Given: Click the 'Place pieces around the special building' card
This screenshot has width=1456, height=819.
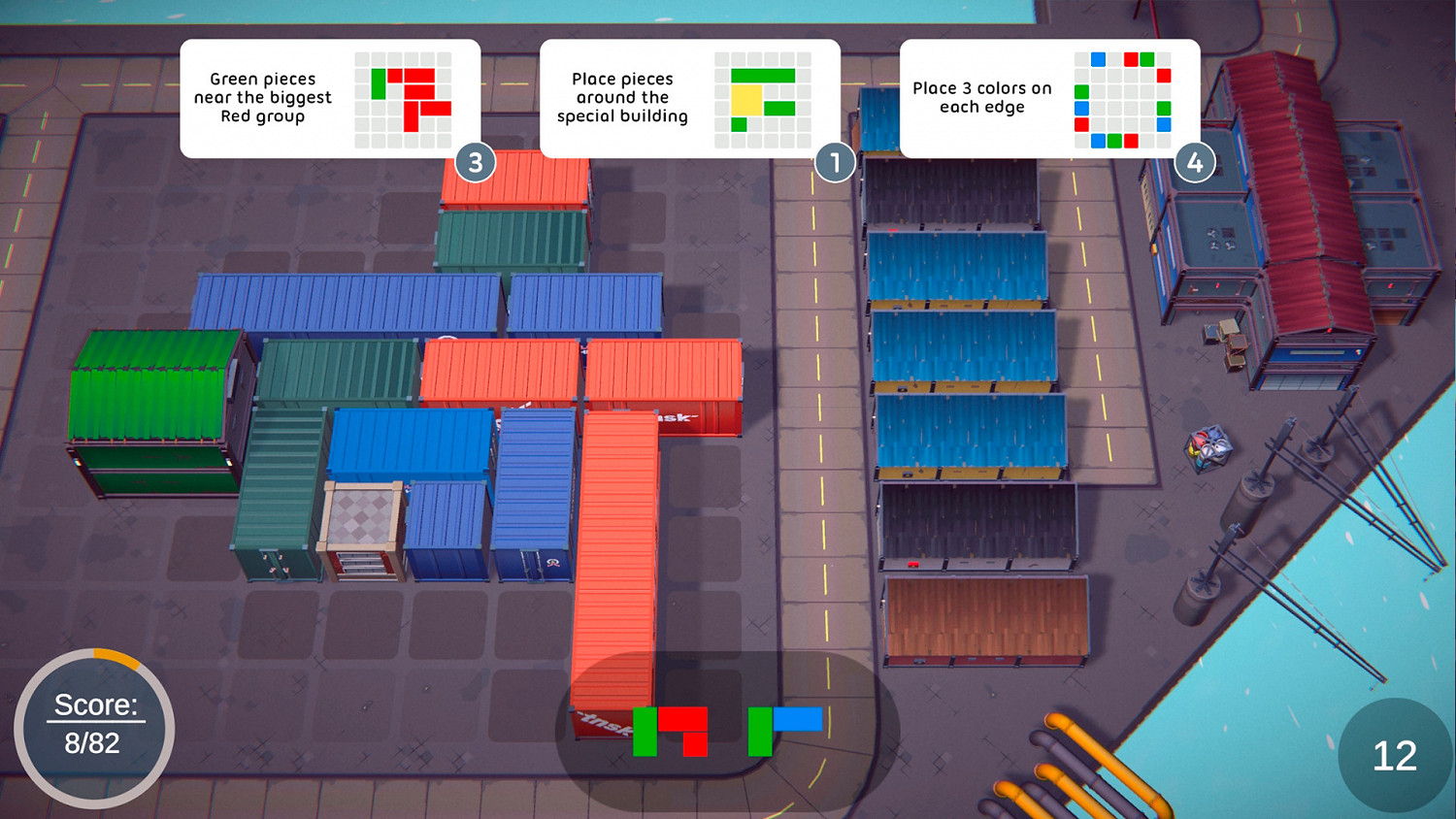Looking at the screenshot, I should [x=691, y=97].
